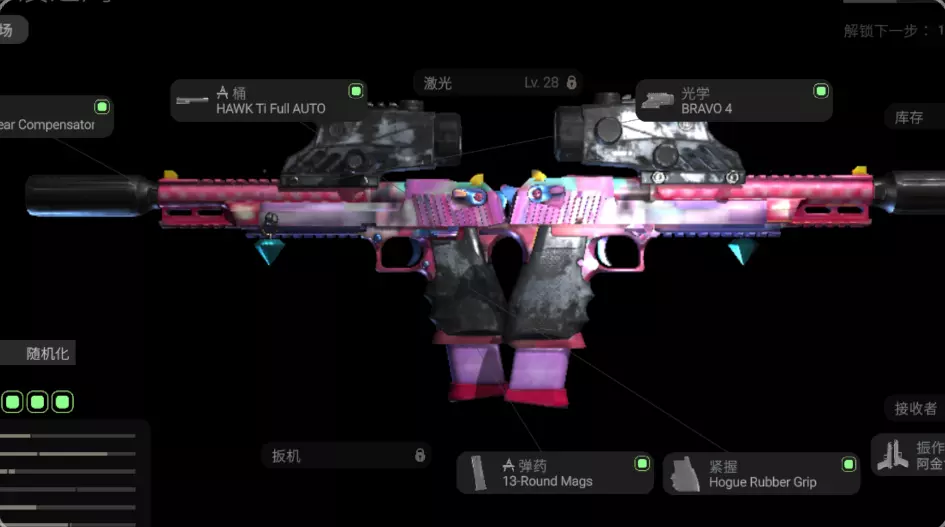Open the HAWK Ti Full AUTO barrel slot
The width and height of the screenshot is (945, 527).
pyautogui.click(x=268, y=101)
